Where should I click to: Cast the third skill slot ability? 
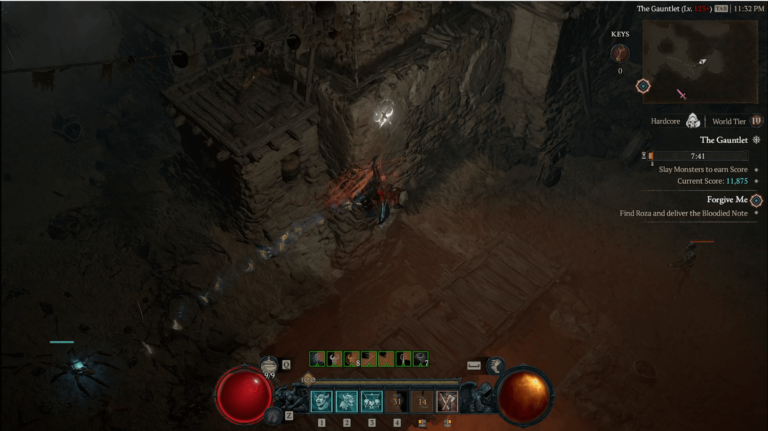pyautogui.click(x=372, y=401)
